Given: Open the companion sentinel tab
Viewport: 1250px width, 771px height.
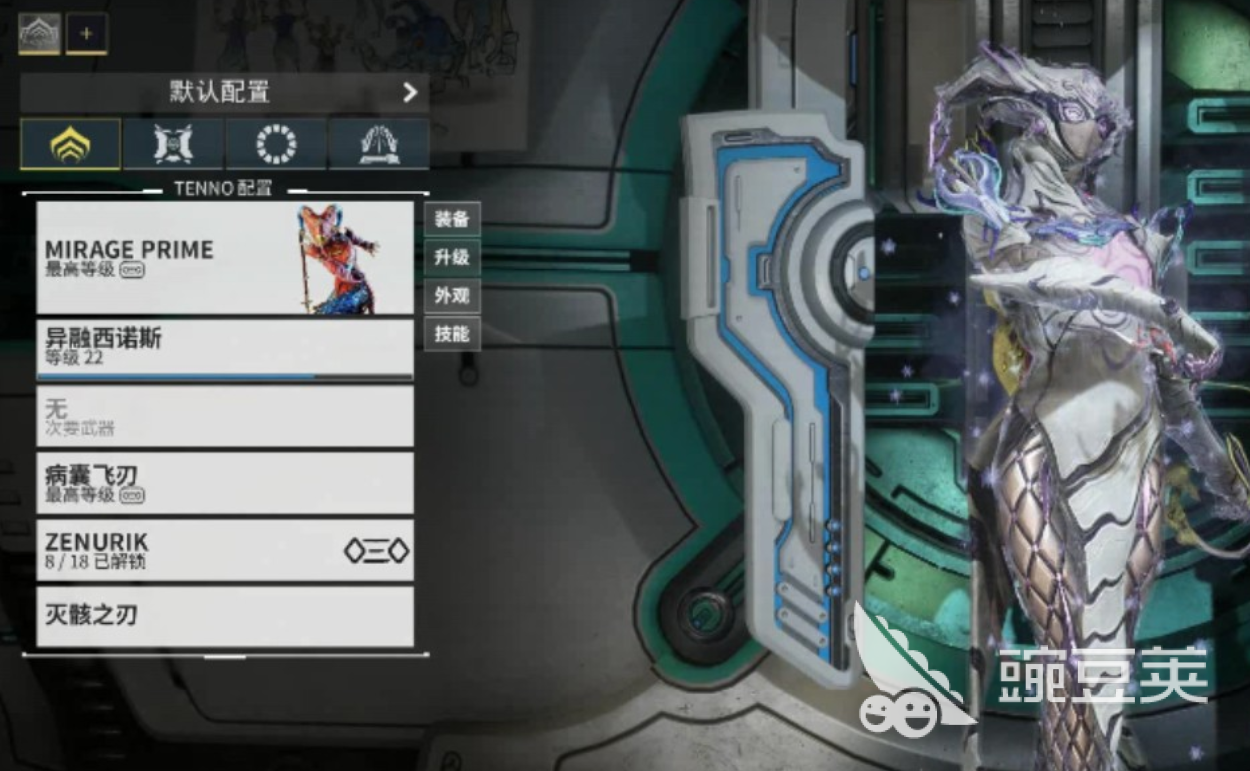Looking at the screenshot, I should coord(174,144).
